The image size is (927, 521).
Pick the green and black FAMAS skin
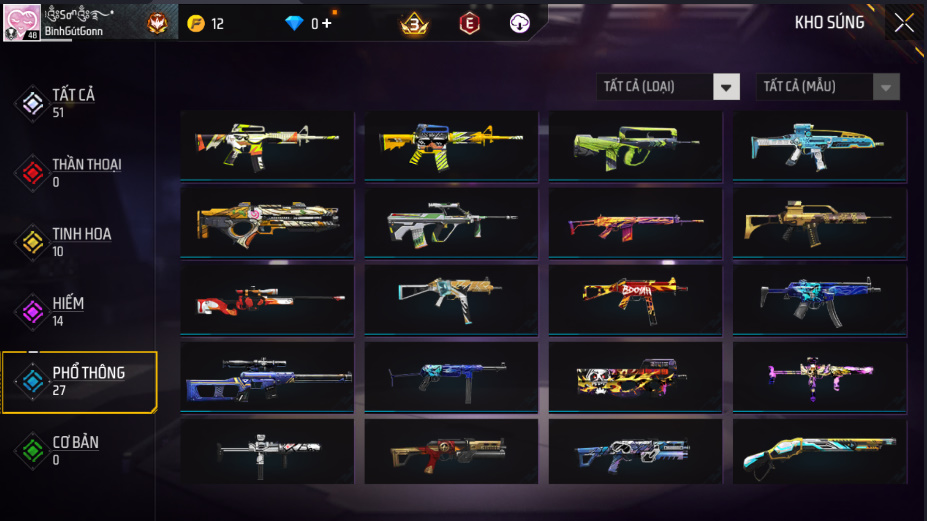click(x=635, y=146)
